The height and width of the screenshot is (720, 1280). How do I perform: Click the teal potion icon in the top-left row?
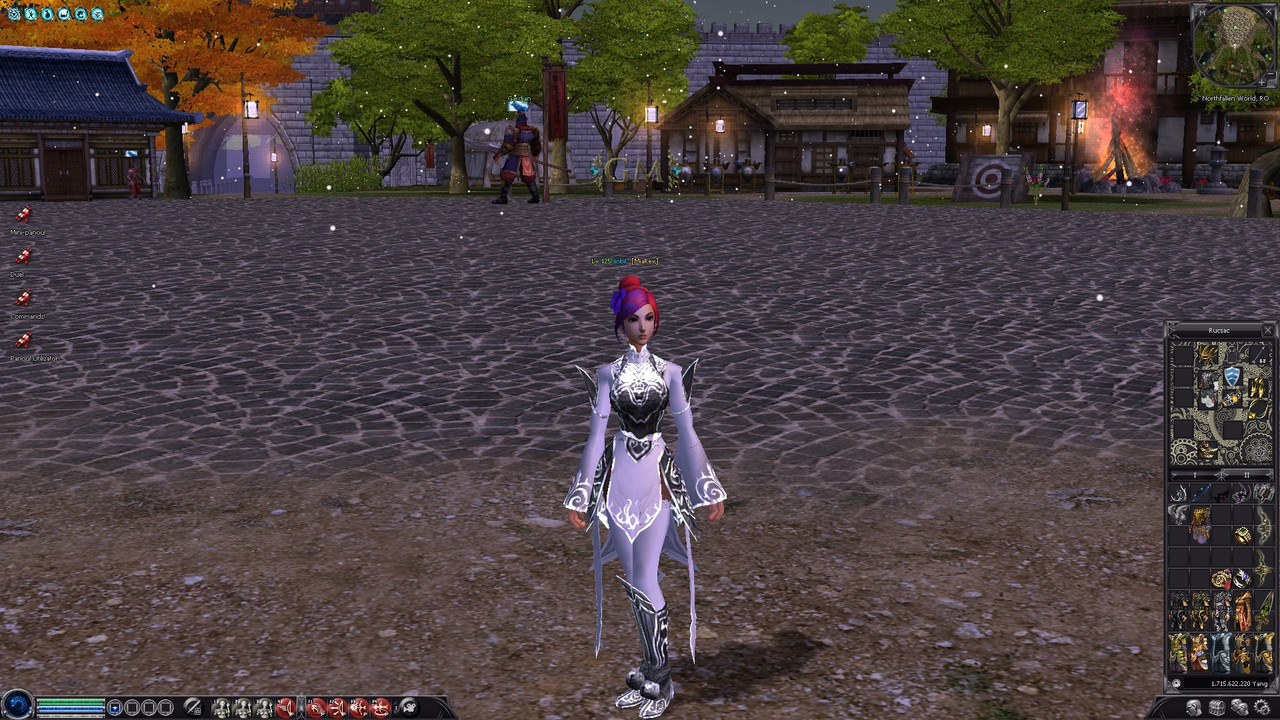coord(47,14)
